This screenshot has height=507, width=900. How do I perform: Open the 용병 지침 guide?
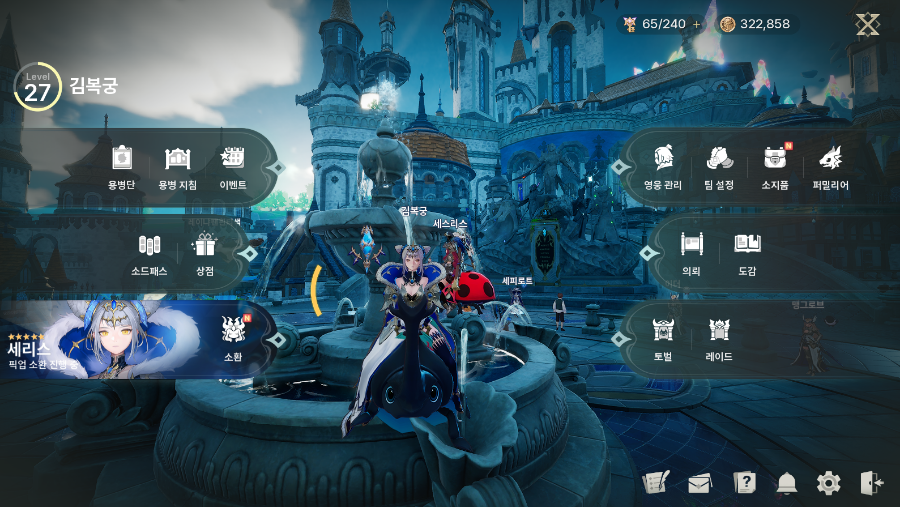[177, 165]
